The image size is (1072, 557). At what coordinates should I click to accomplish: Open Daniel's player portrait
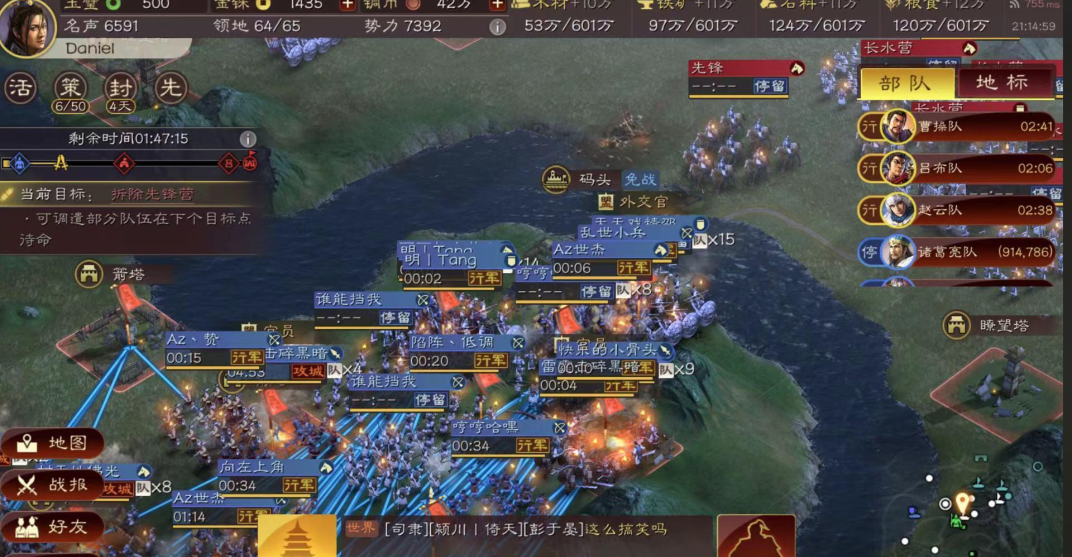pyautogui.click(x=27, y=28)
